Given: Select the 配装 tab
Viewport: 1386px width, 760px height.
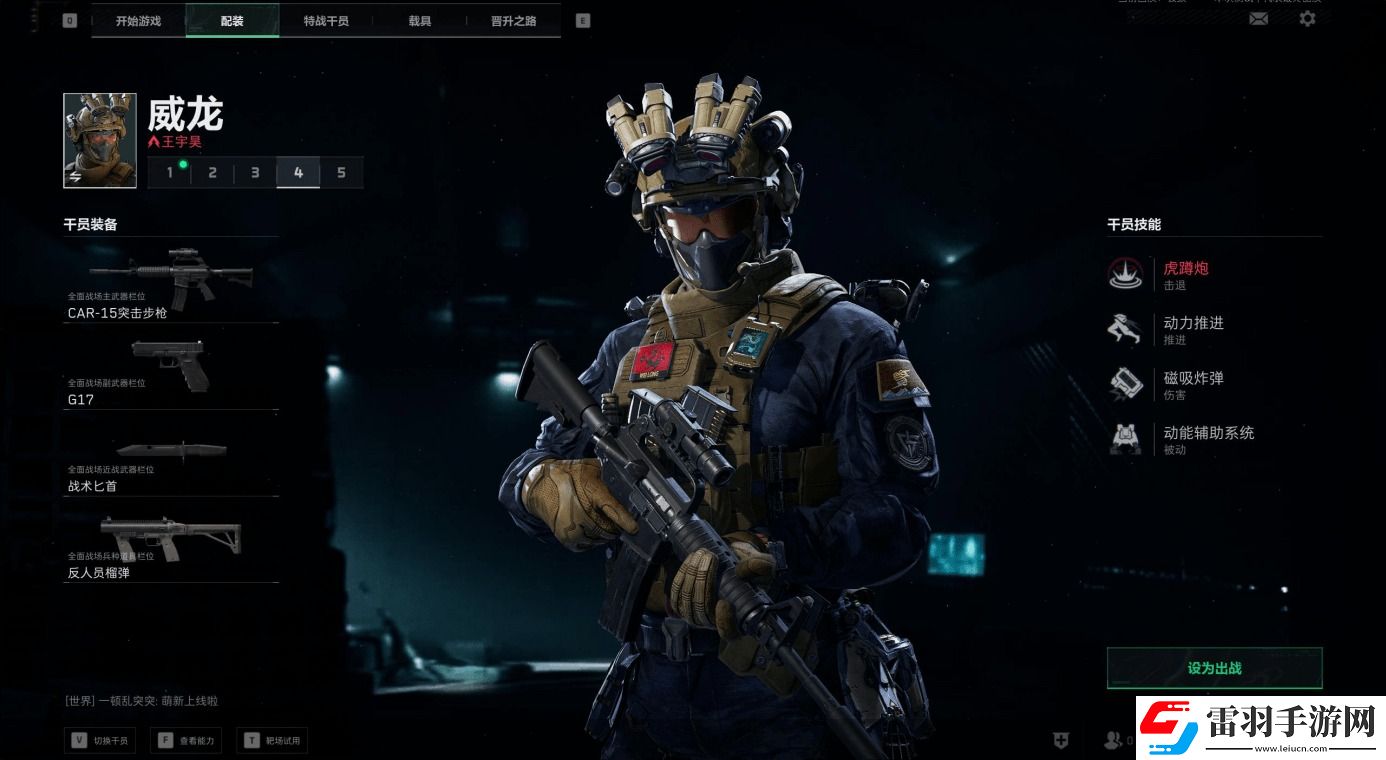Looking at the screenshot, I should point(232,20).
